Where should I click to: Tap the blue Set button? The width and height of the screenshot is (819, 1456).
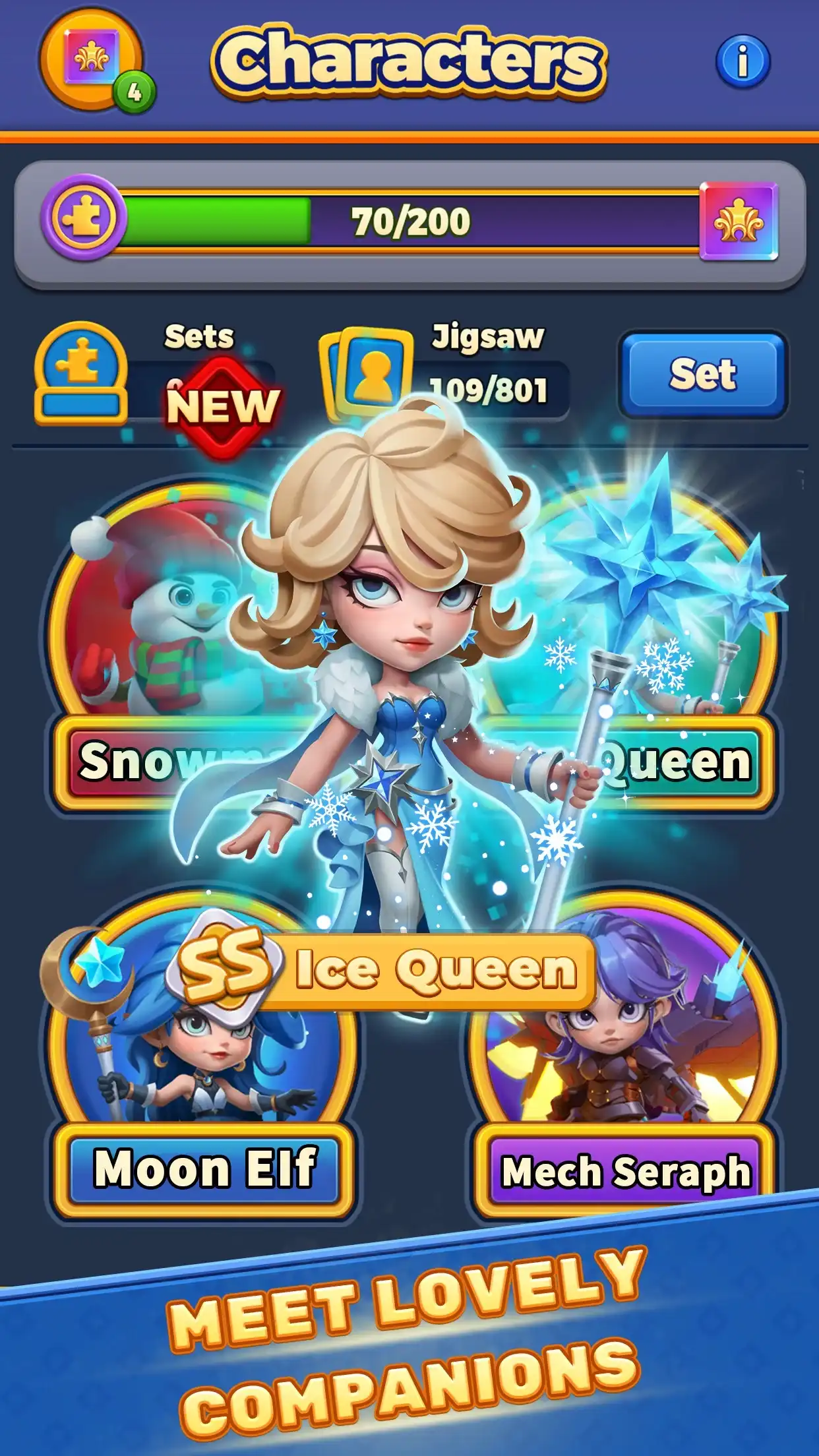(x=702, y=375)
